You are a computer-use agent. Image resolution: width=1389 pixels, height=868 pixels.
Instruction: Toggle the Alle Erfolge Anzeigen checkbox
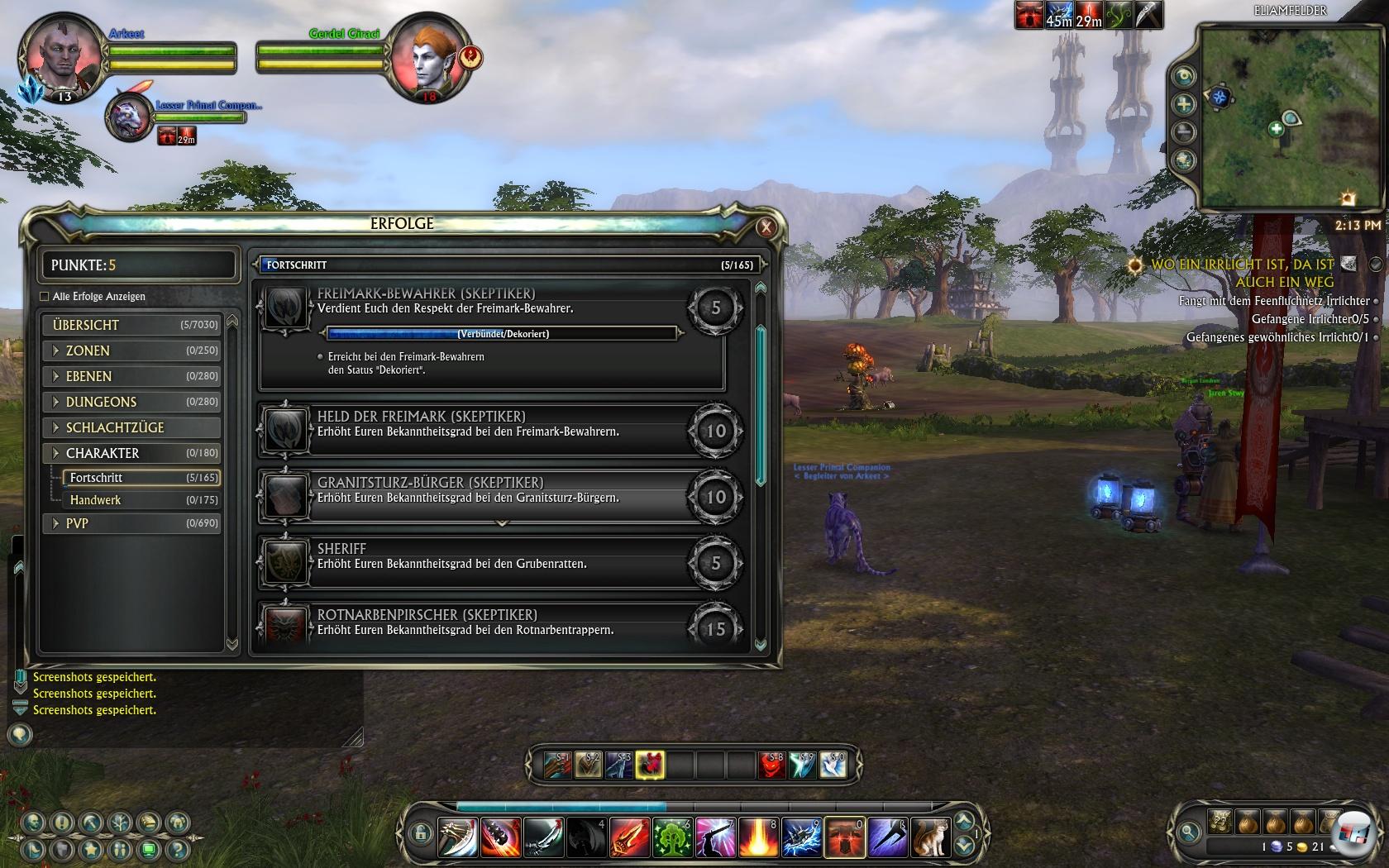pyautogui.click(x=45, y=297)
